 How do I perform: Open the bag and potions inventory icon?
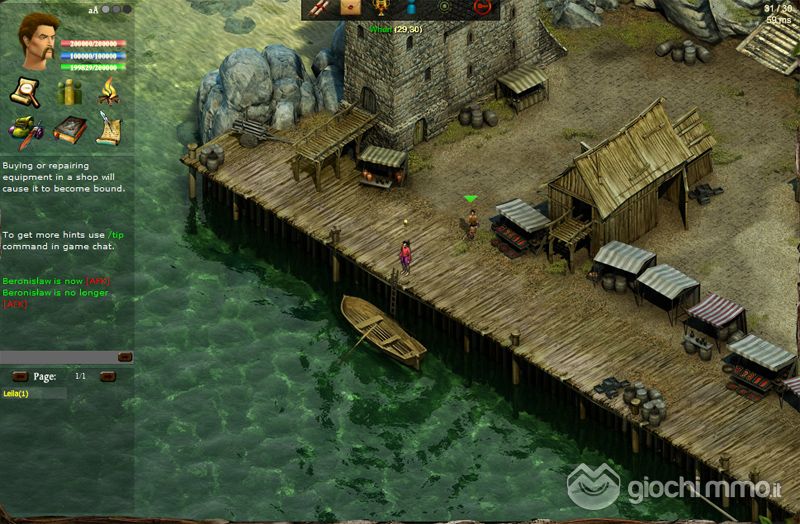point(25,130)
